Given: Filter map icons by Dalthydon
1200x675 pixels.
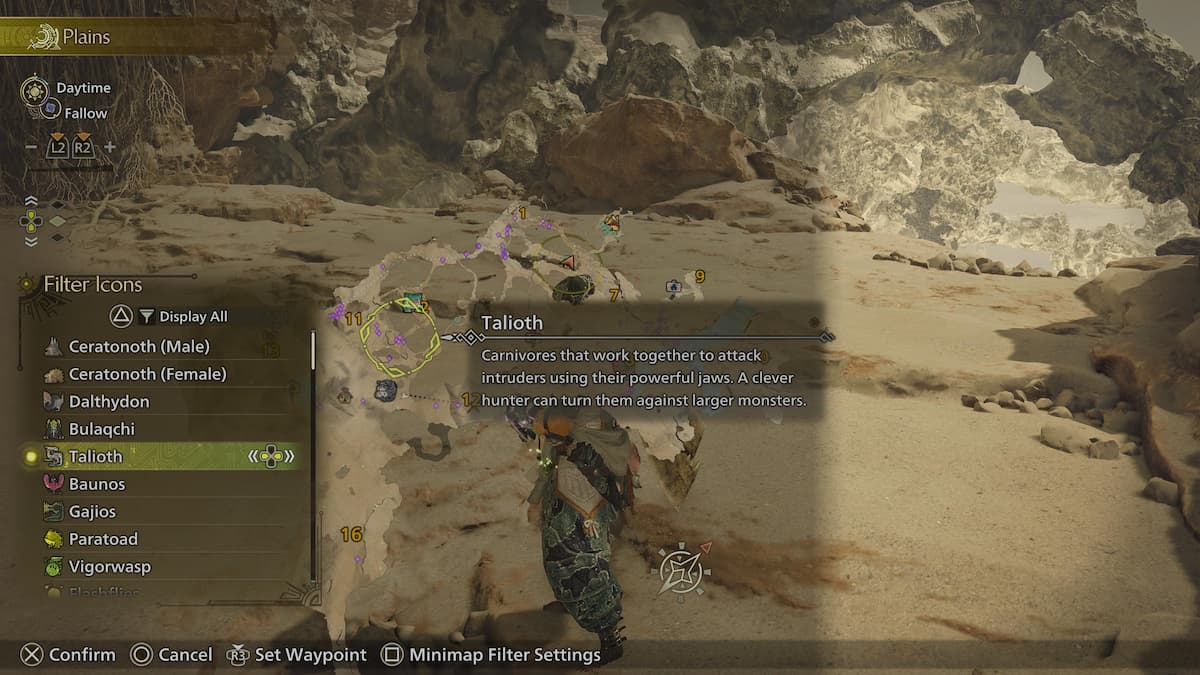Looking at the screenshot, I should pyautogui.click(x=109, y=401).
